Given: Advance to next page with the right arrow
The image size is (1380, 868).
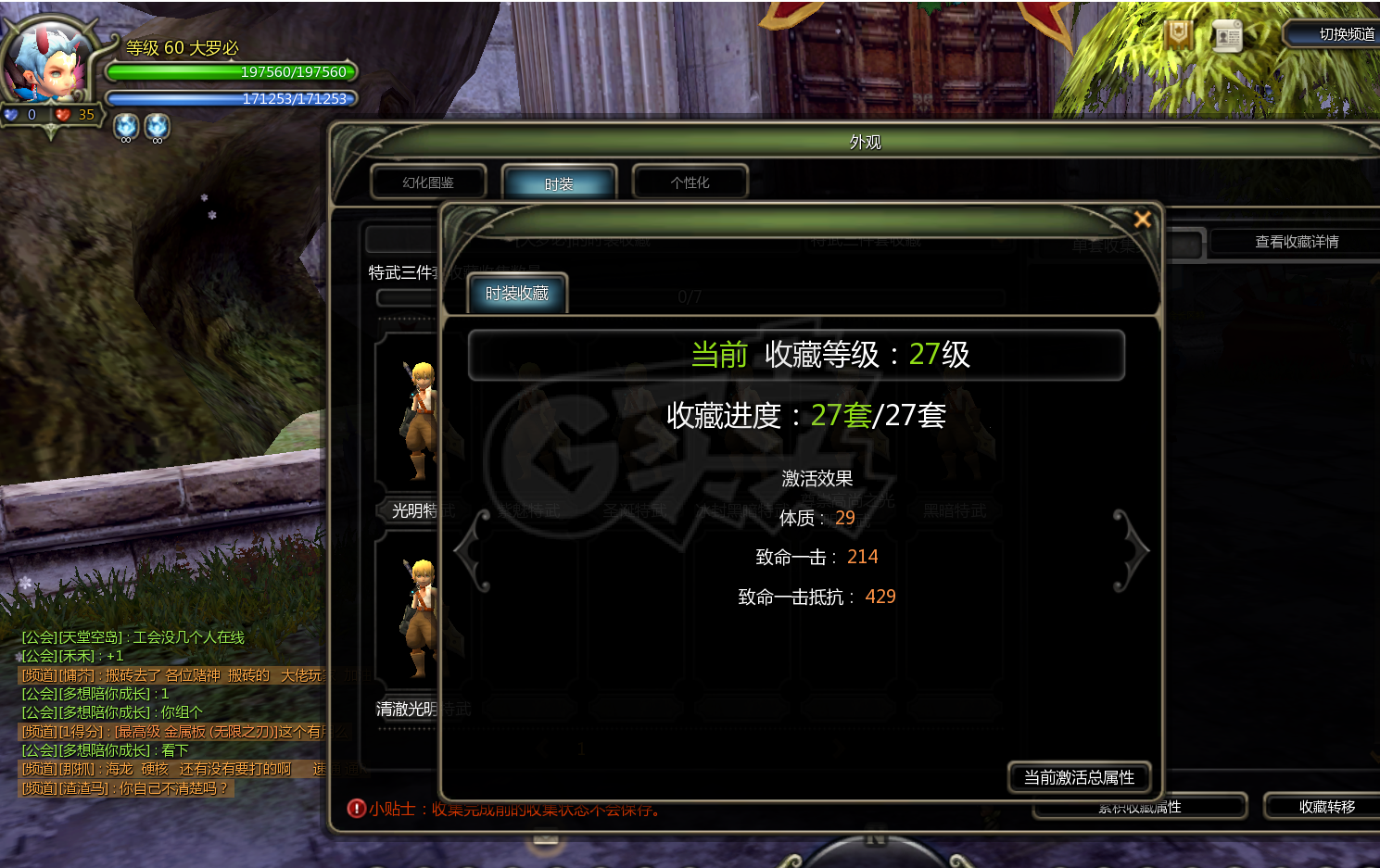Looking at the screenshot, I should tap(1134, 550).
